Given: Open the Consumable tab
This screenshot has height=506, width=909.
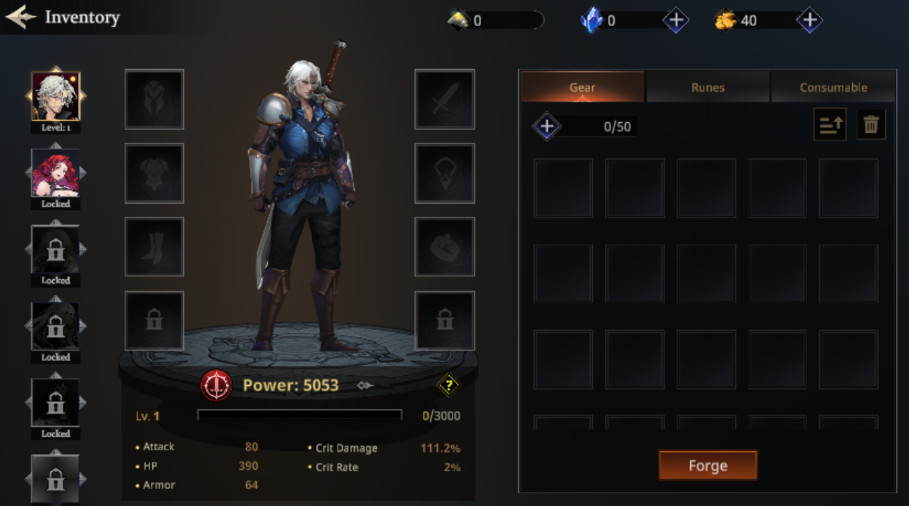Looking at the screenshot, I should pos(832,87).
